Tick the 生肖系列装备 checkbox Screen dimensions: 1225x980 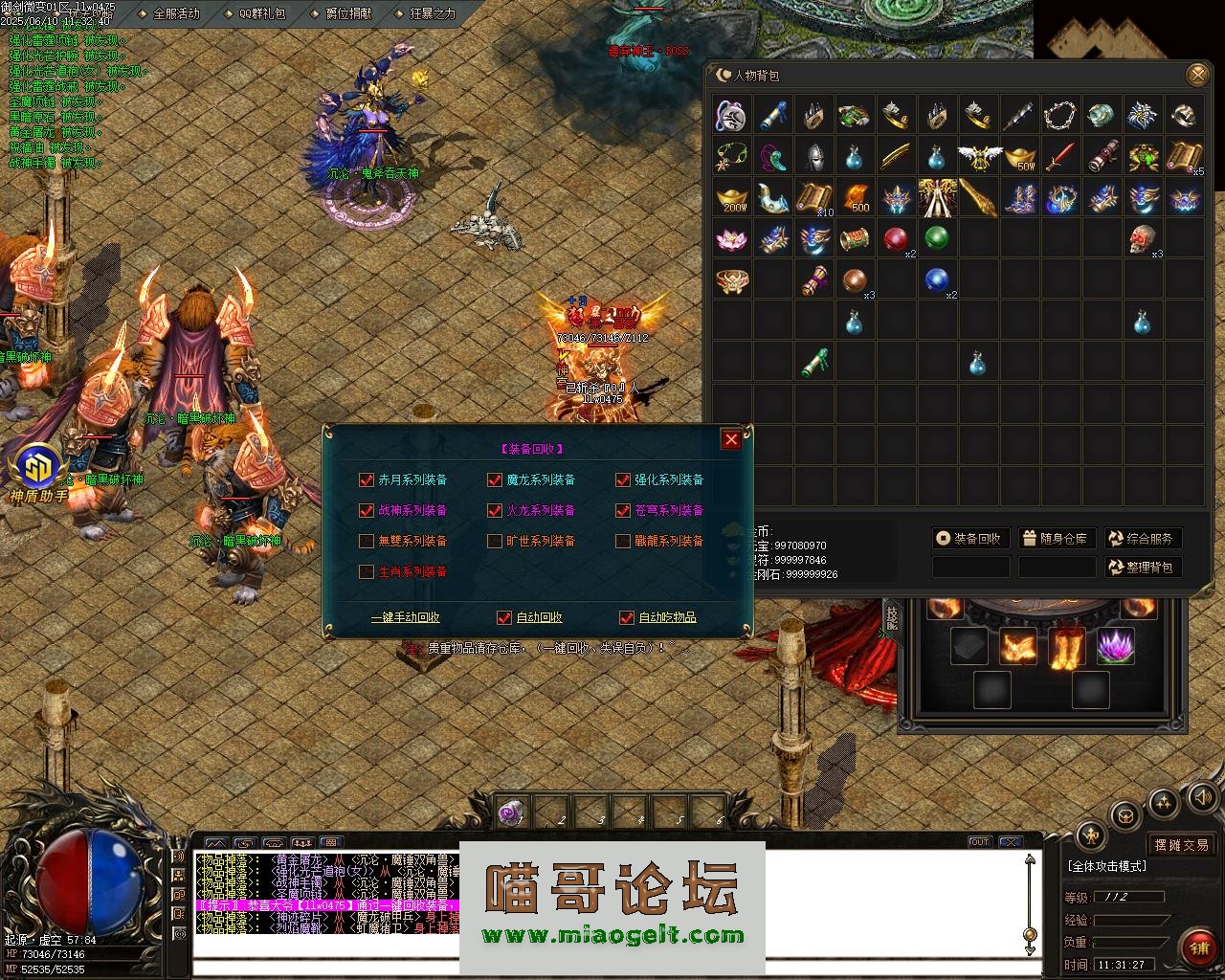click(366, 571)
